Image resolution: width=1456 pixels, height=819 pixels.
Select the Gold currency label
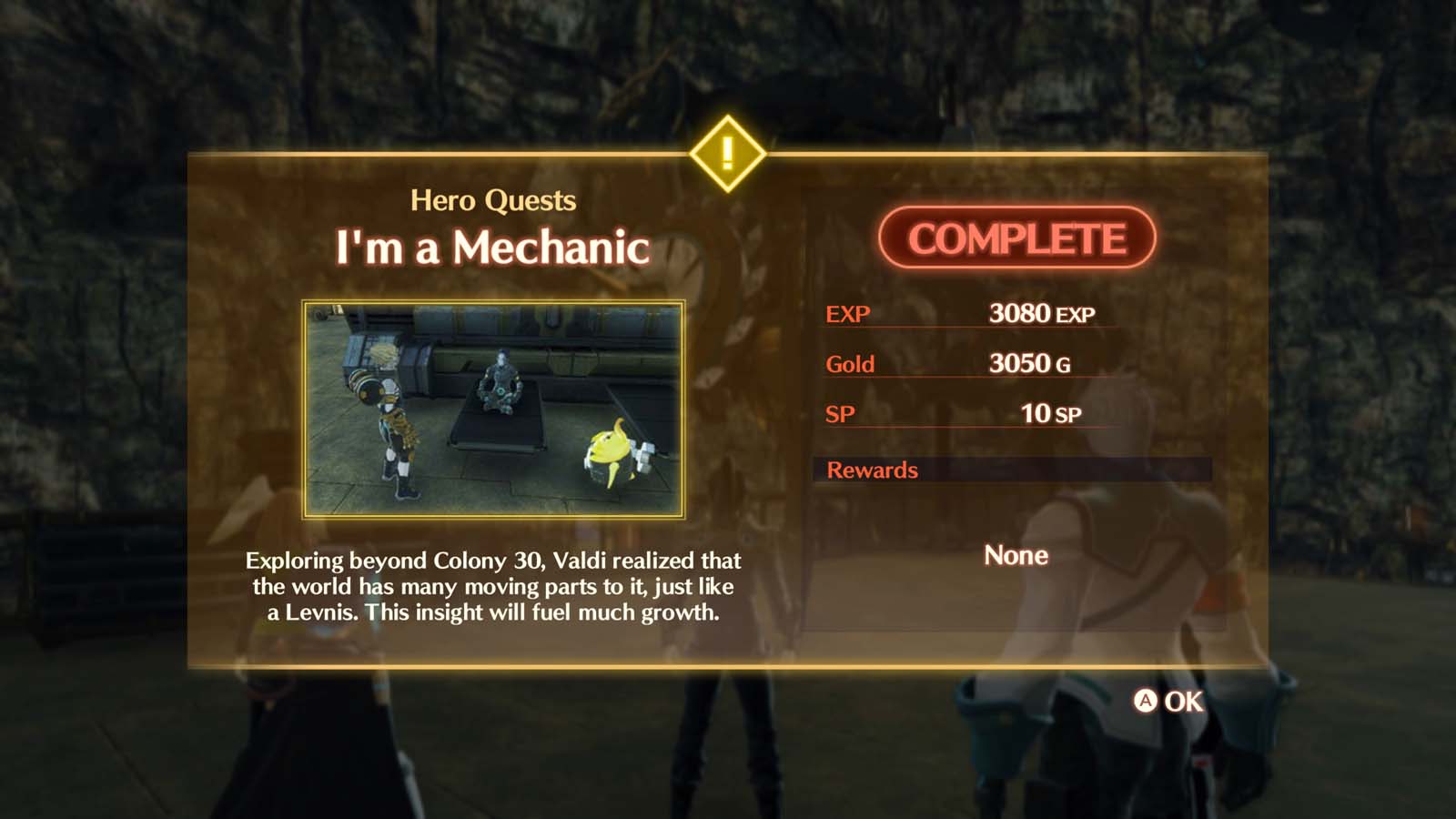[849, 364]
